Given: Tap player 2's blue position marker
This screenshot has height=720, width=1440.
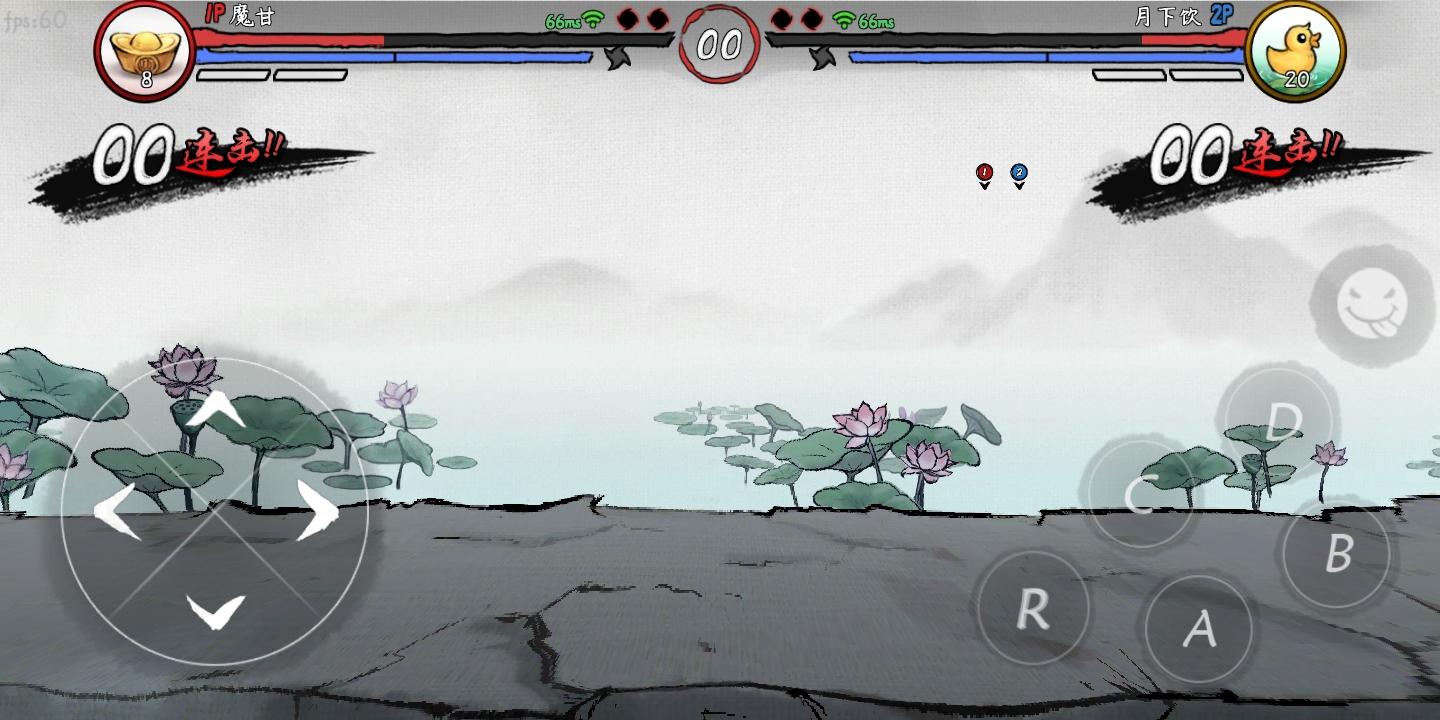Looking at the screenshot, I should [1018, 172].
